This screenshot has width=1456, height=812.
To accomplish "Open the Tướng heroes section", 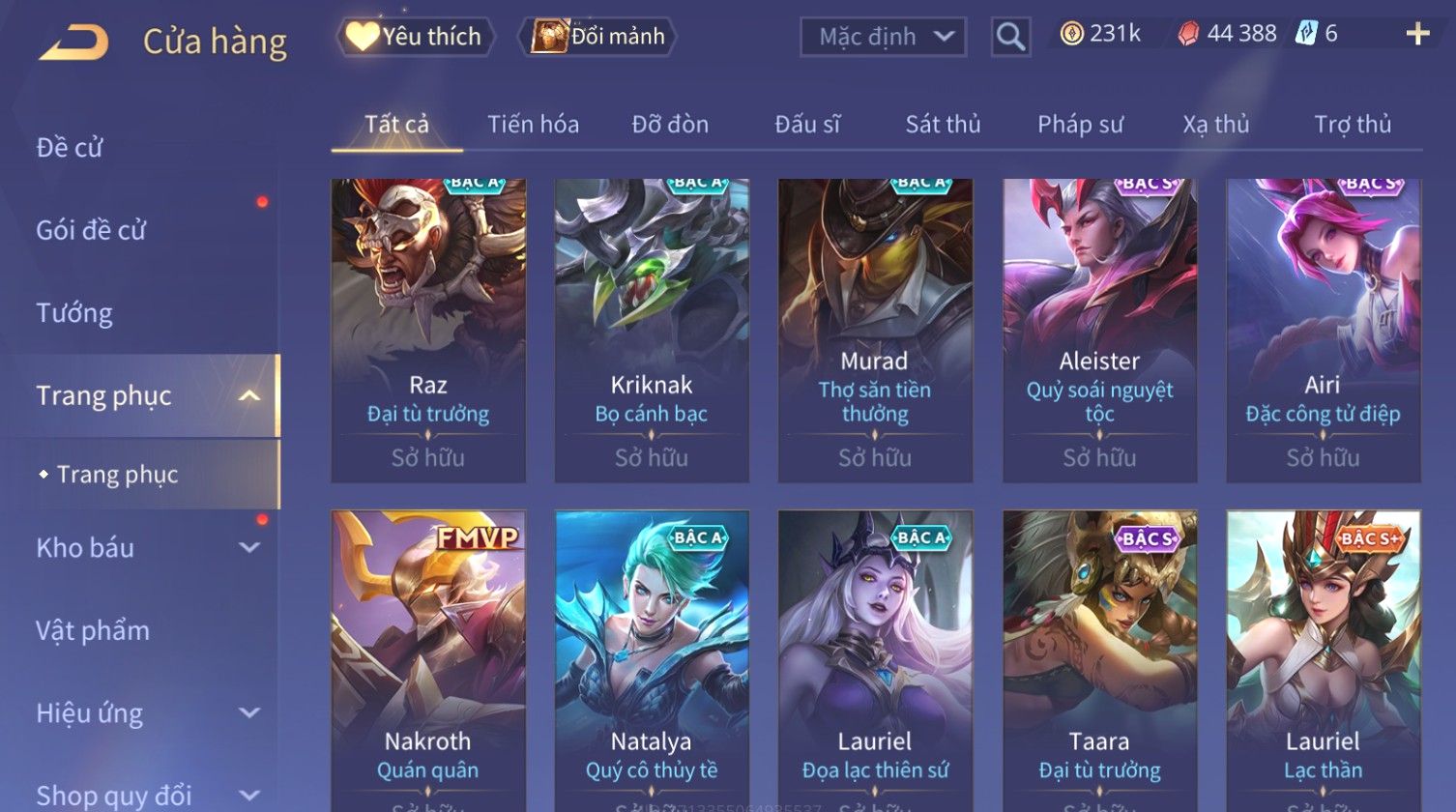I will [x=74, y=313].
